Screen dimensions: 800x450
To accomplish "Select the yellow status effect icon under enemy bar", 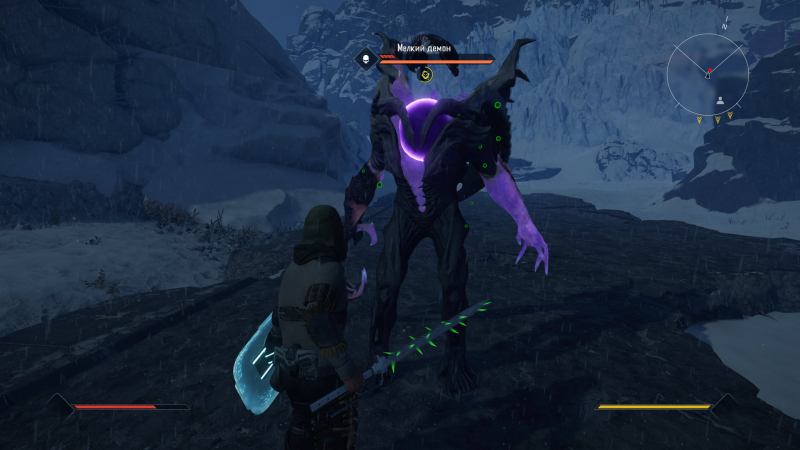I will [x=425, y=74].
